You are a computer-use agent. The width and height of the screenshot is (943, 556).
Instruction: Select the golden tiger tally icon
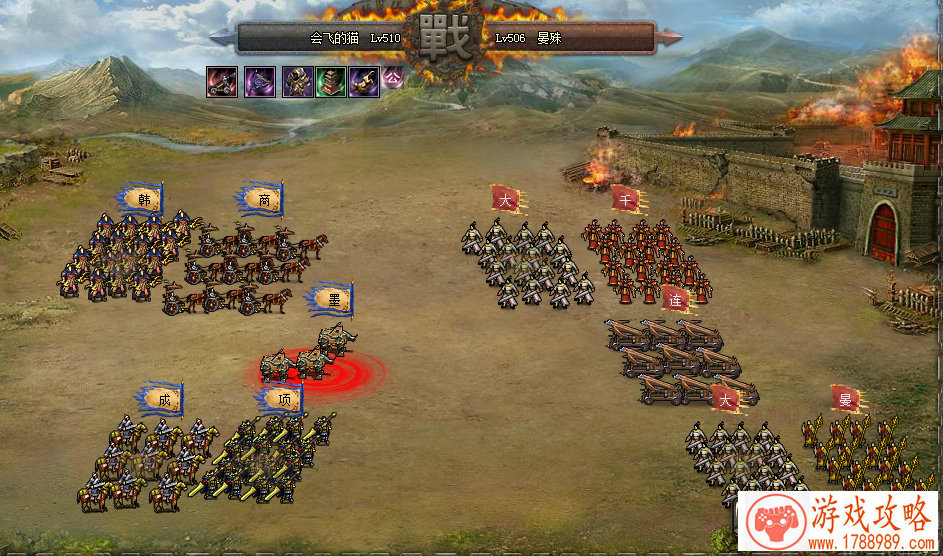click(364, 81)
